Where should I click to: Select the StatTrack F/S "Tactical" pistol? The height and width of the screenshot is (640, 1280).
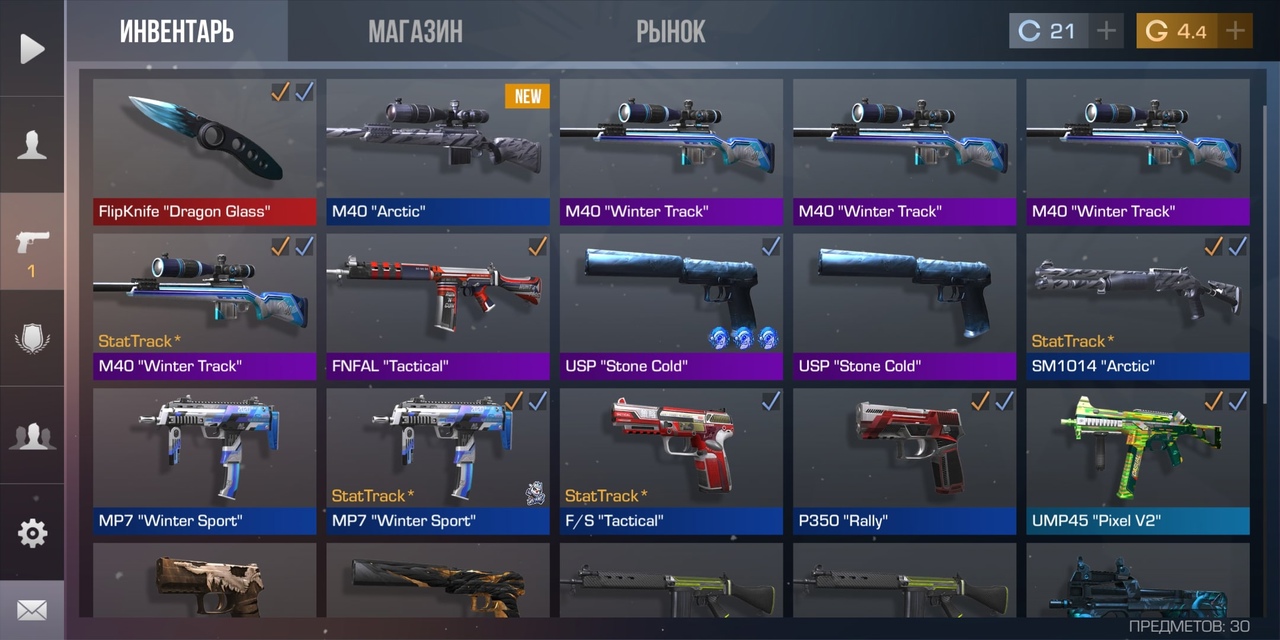pos(671,460)
